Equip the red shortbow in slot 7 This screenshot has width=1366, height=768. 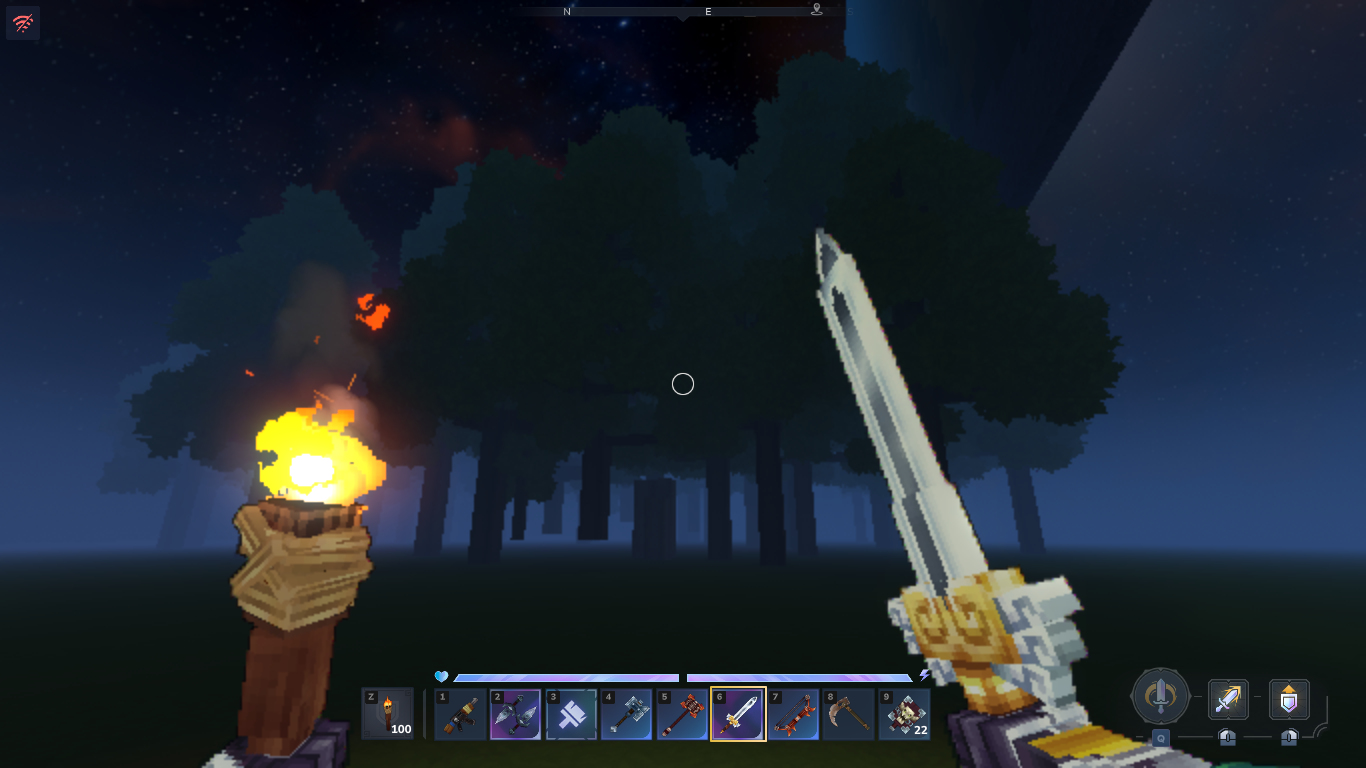pyautogui.click(x=794, y=714)
